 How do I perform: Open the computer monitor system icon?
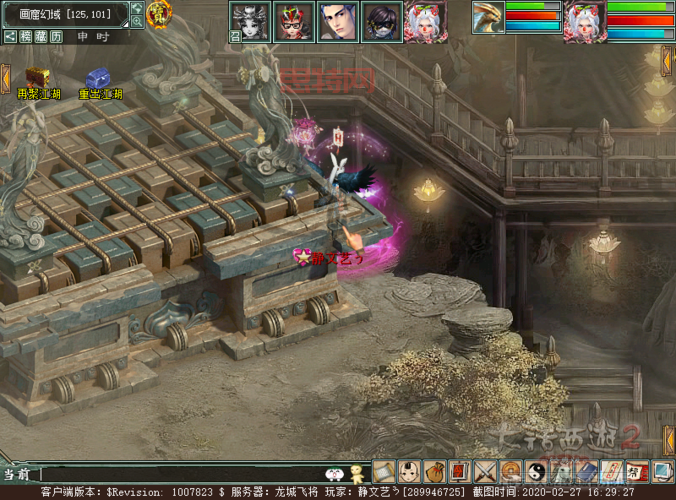(x=663, y=471)
